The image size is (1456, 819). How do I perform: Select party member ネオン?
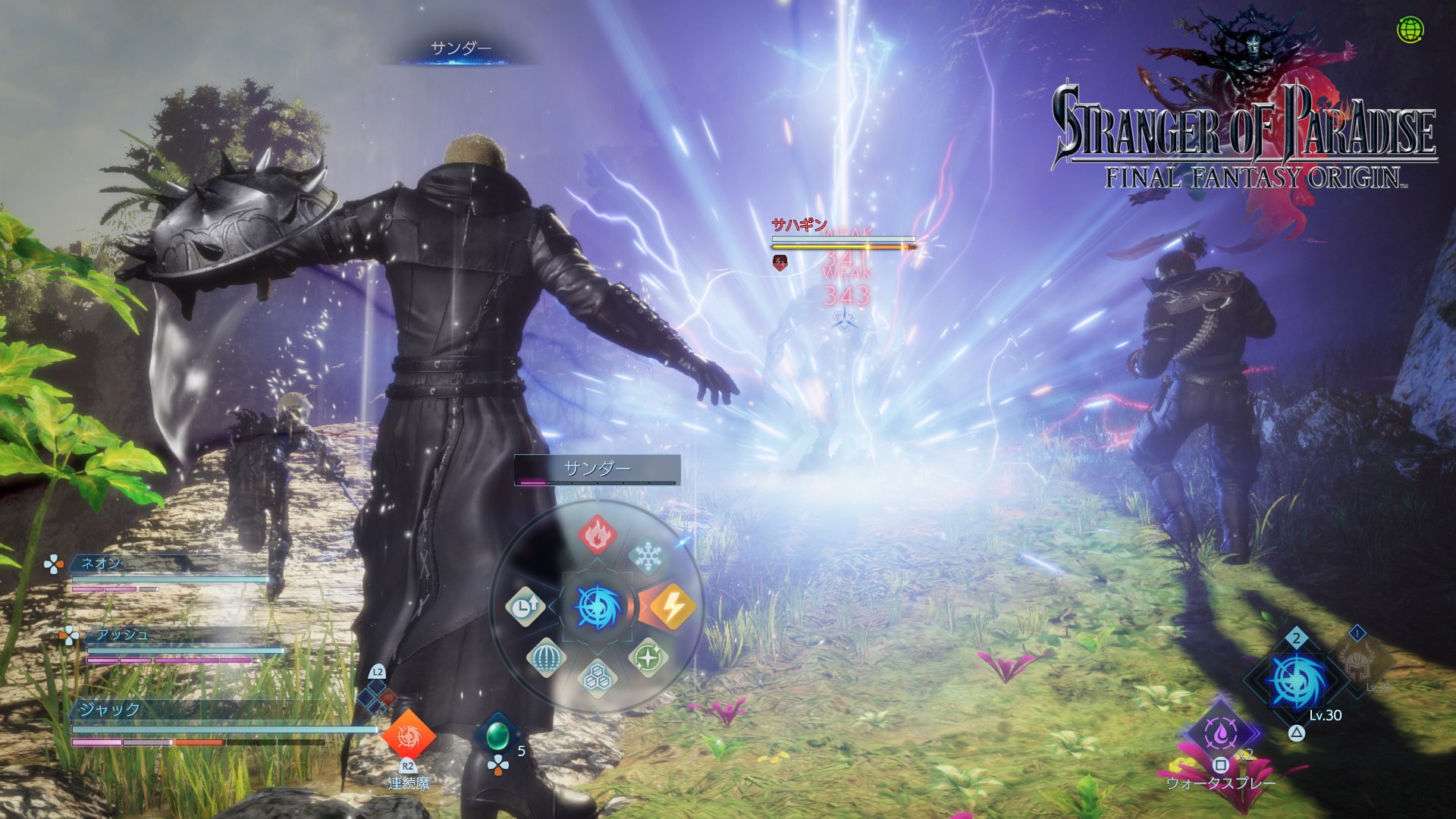tap(101, 563)
